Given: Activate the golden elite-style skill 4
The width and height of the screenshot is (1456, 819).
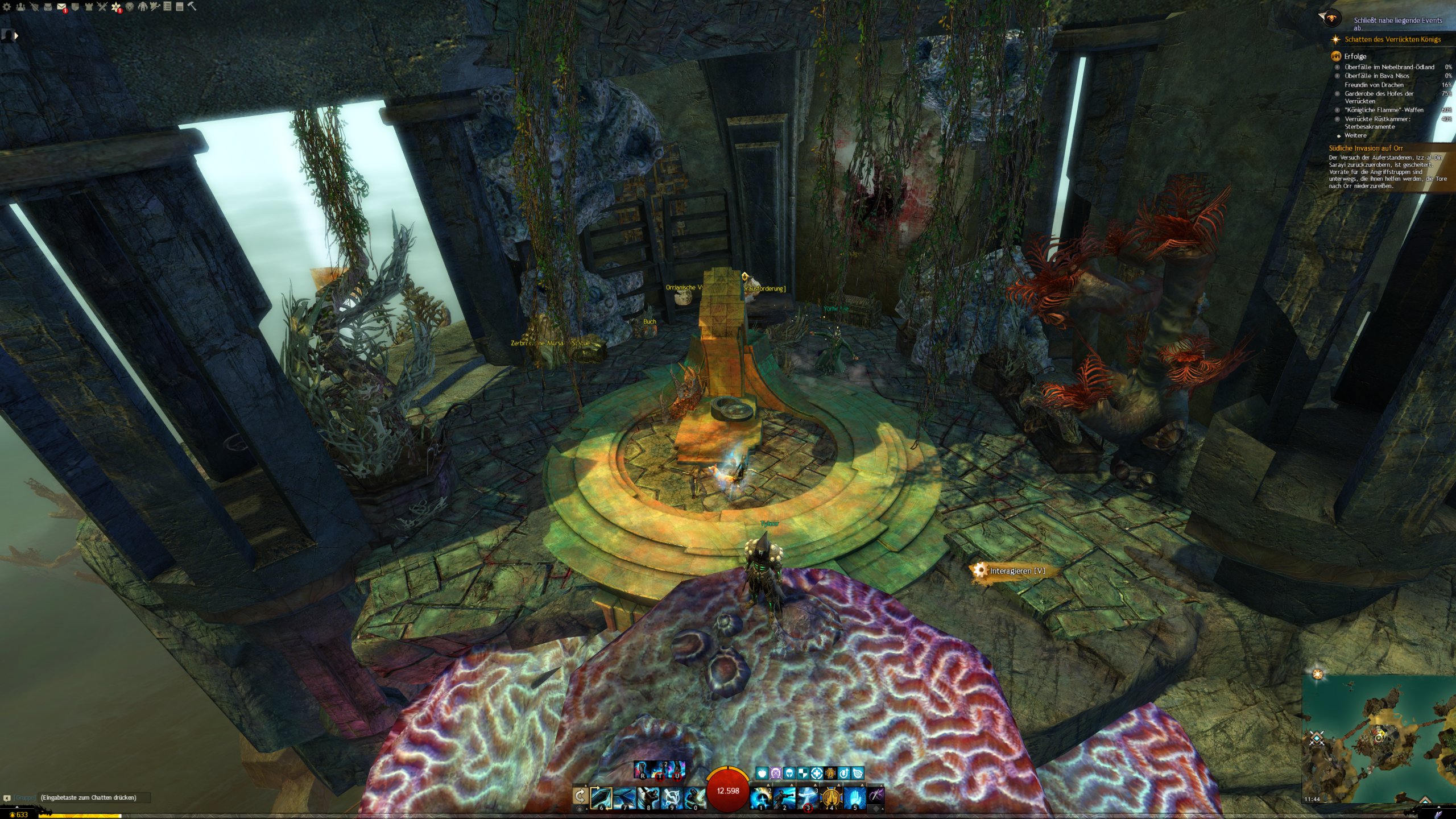Looking at the screenshot, I should [x=831, y=797].
